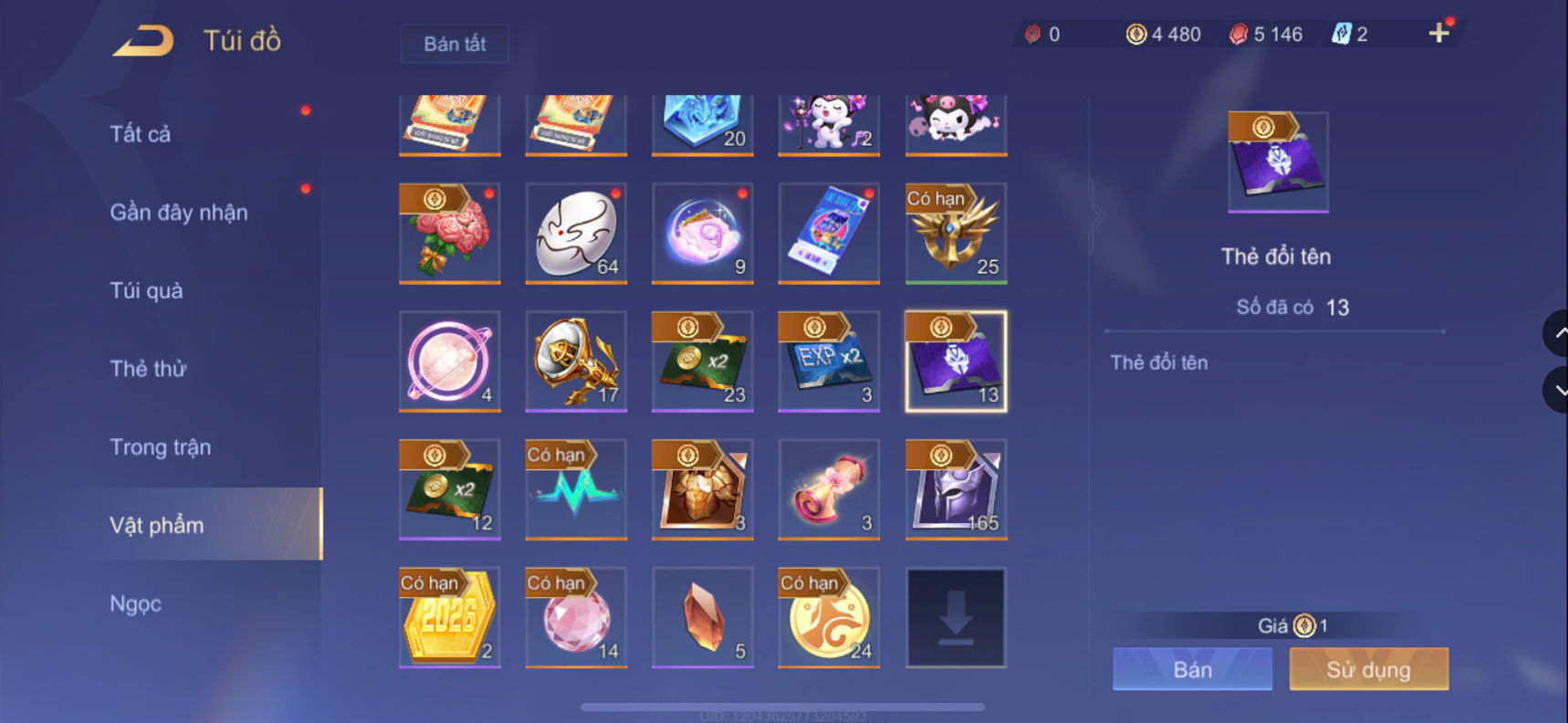Image resolution: width=1568 pixels, height=723 pixels.
Task: Select the gold rank emblem with 25 quantity
Action: [x=955, y=235]
